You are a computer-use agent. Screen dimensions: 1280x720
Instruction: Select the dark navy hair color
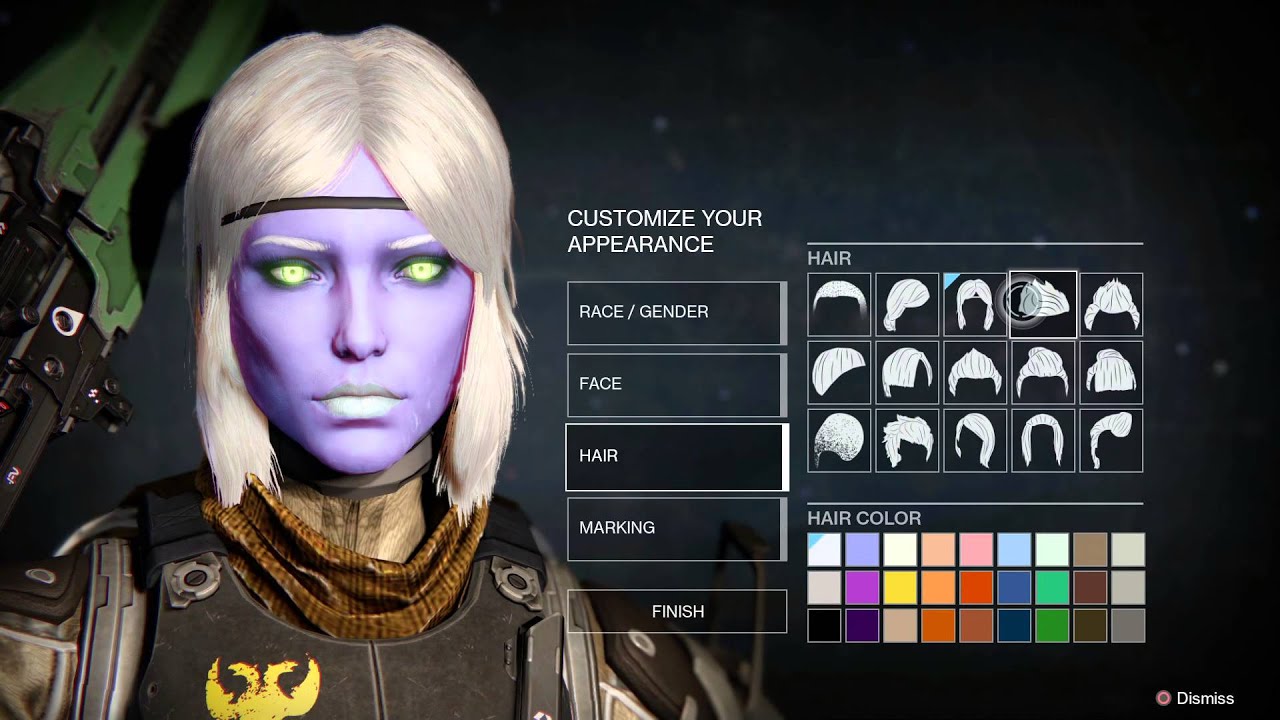tap(1014, 626)
